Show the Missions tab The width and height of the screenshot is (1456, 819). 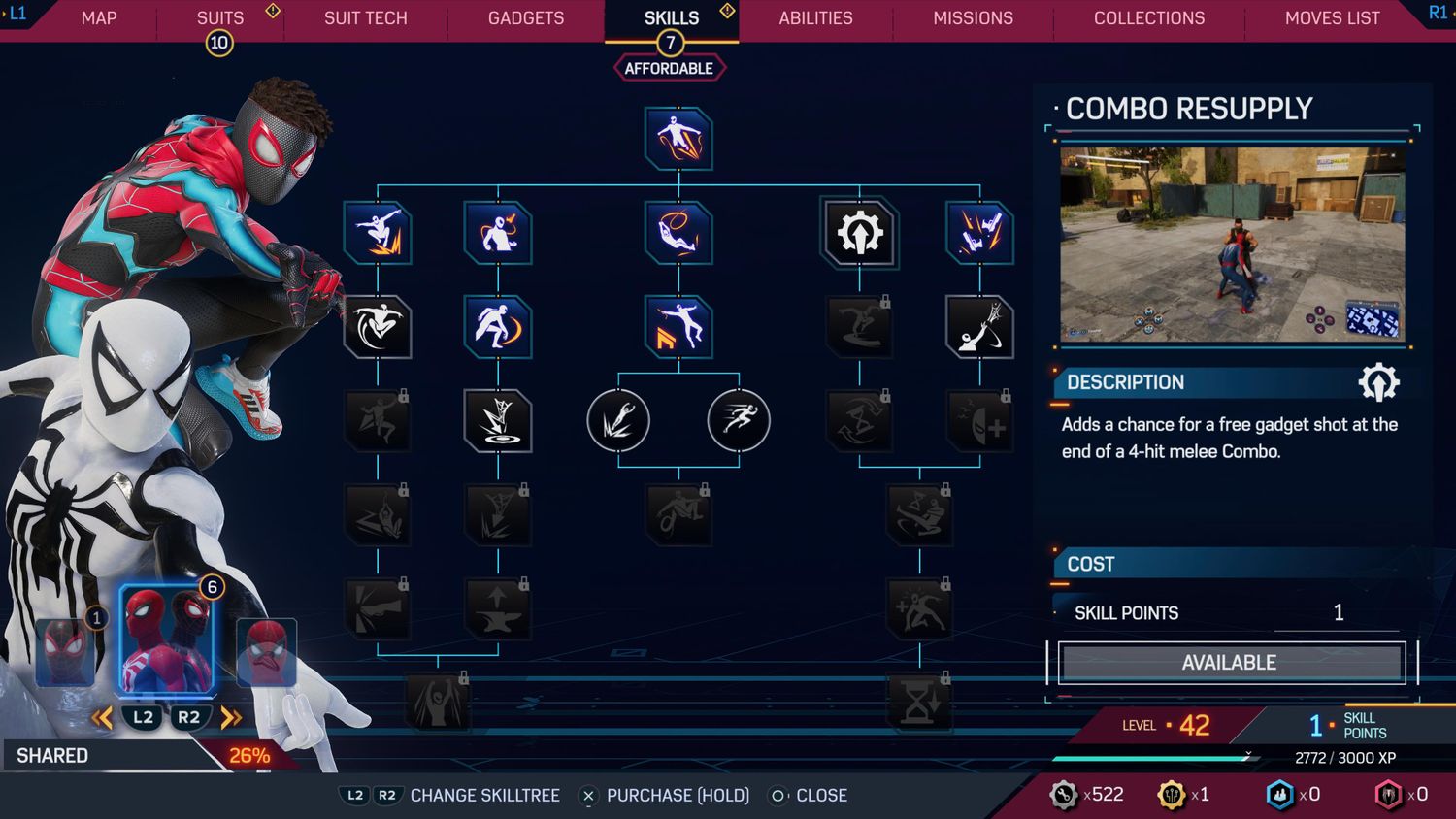tap(973, 18)
